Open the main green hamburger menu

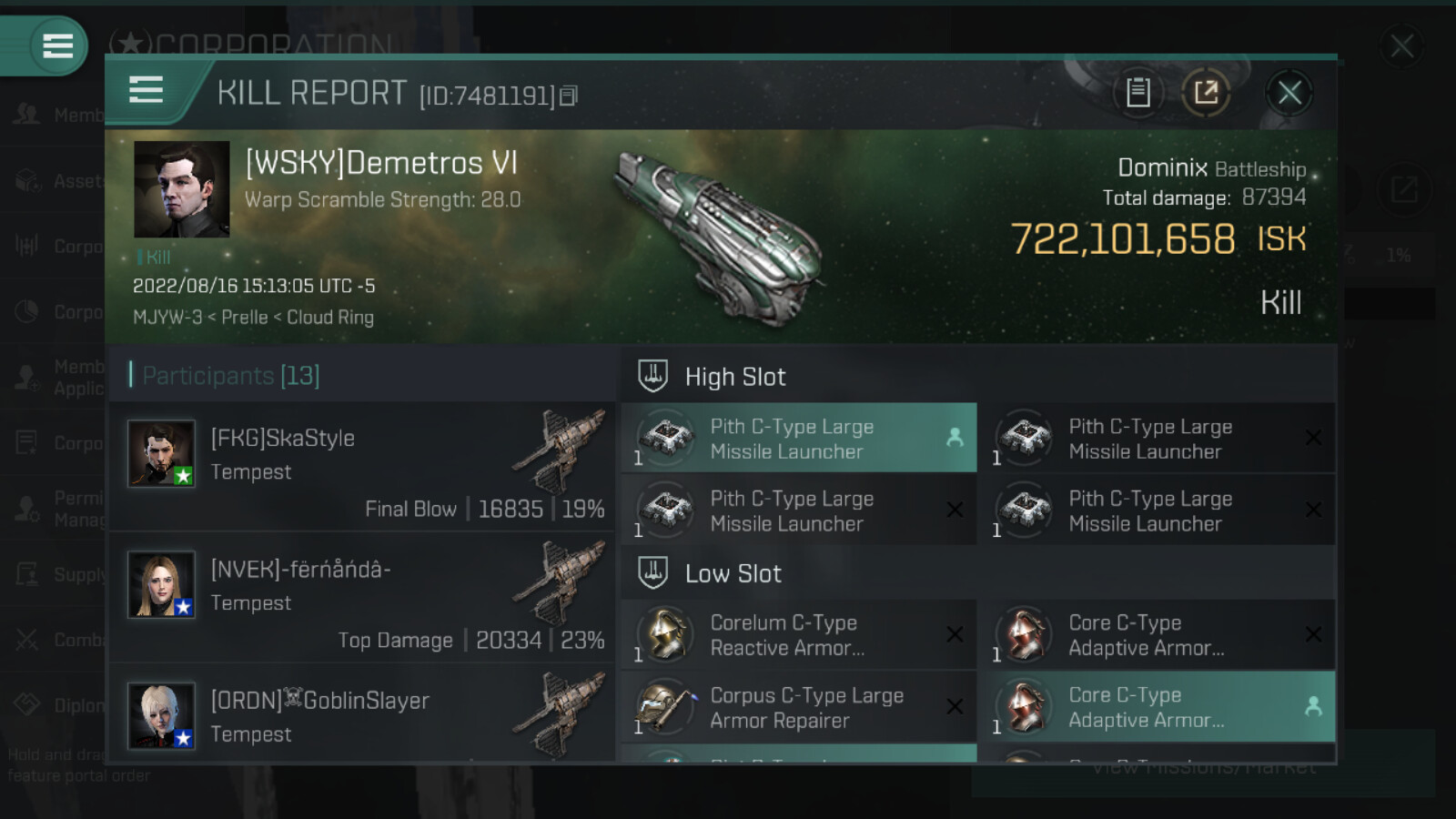[57, 45]
